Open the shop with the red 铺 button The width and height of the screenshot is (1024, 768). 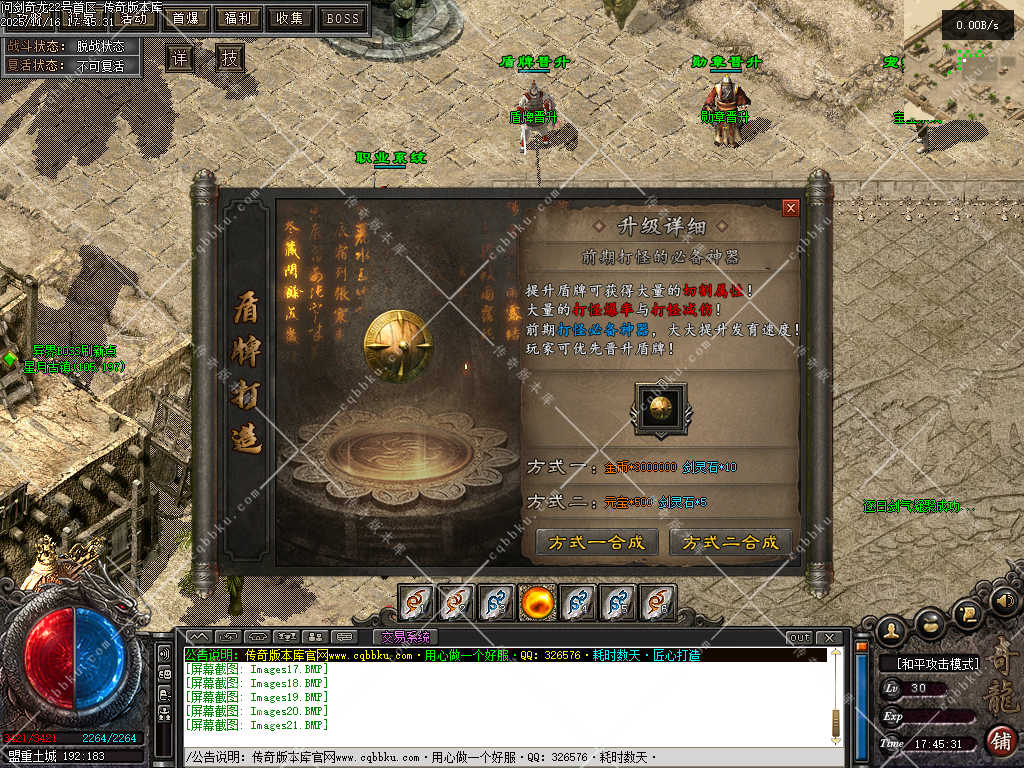point(1000,741)
